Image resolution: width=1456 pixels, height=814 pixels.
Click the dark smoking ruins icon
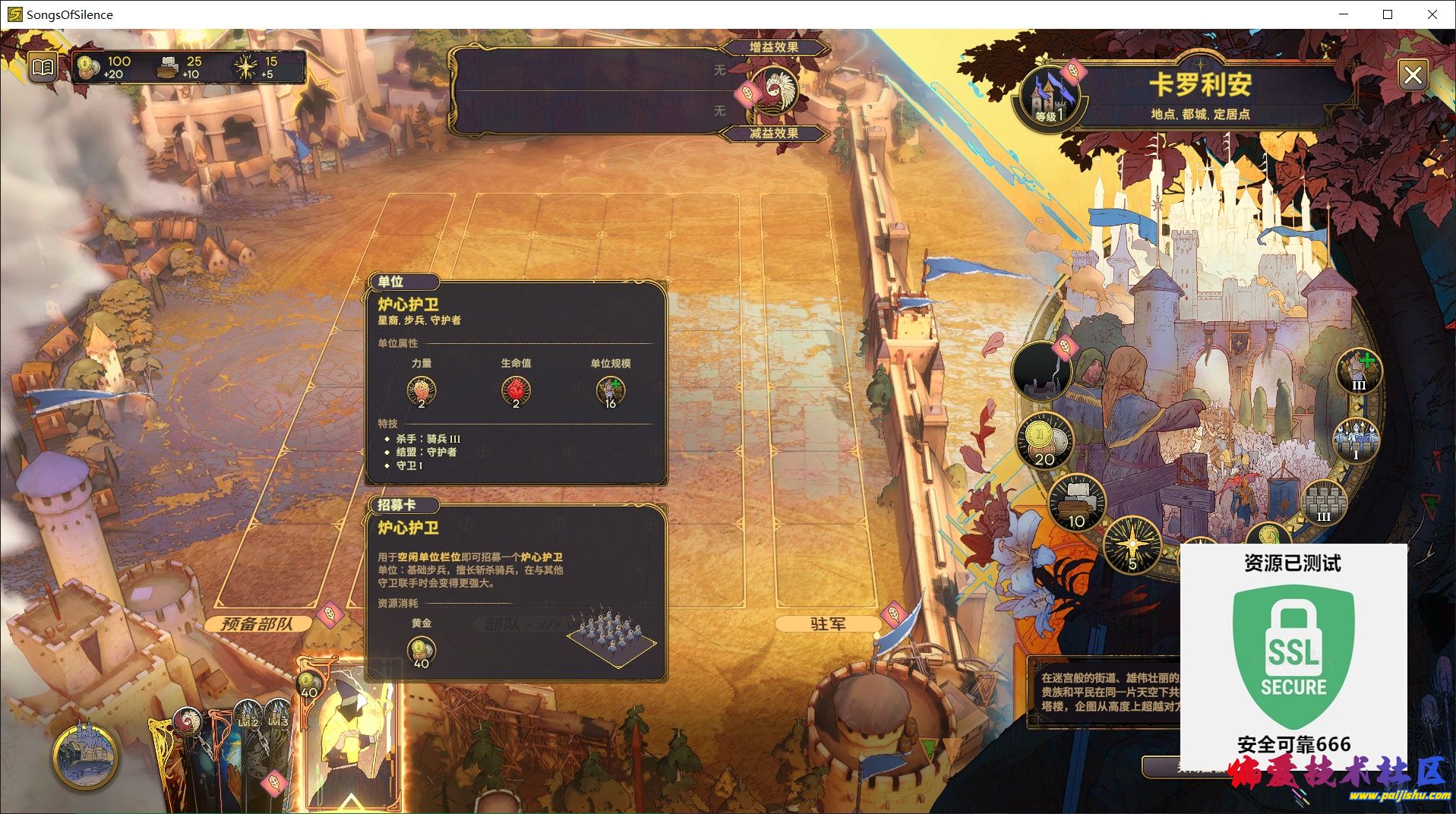(x=1041, y=372)
